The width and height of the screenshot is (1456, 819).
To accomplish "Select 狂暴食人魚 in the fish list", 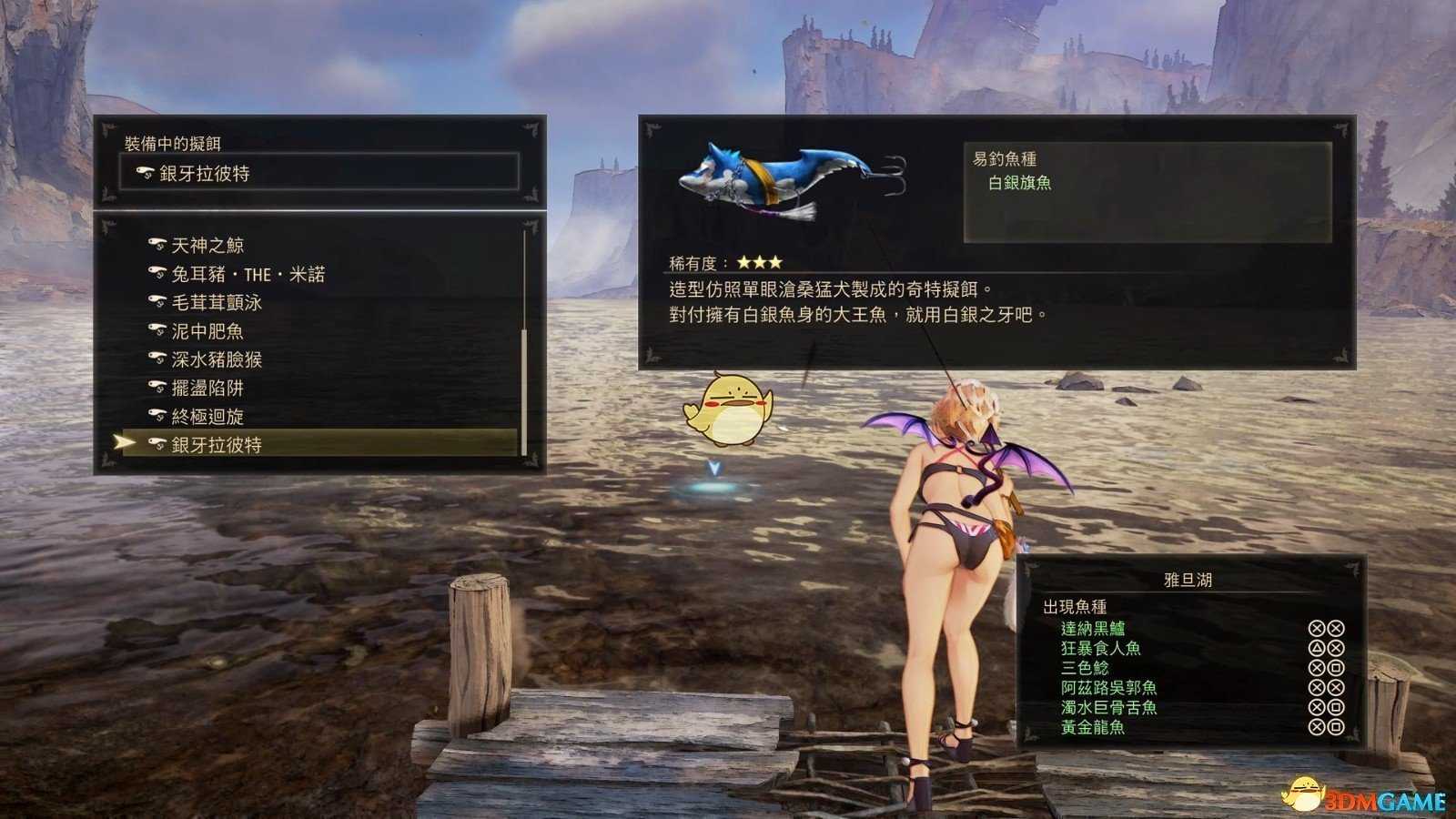I will pos(1101,649).
